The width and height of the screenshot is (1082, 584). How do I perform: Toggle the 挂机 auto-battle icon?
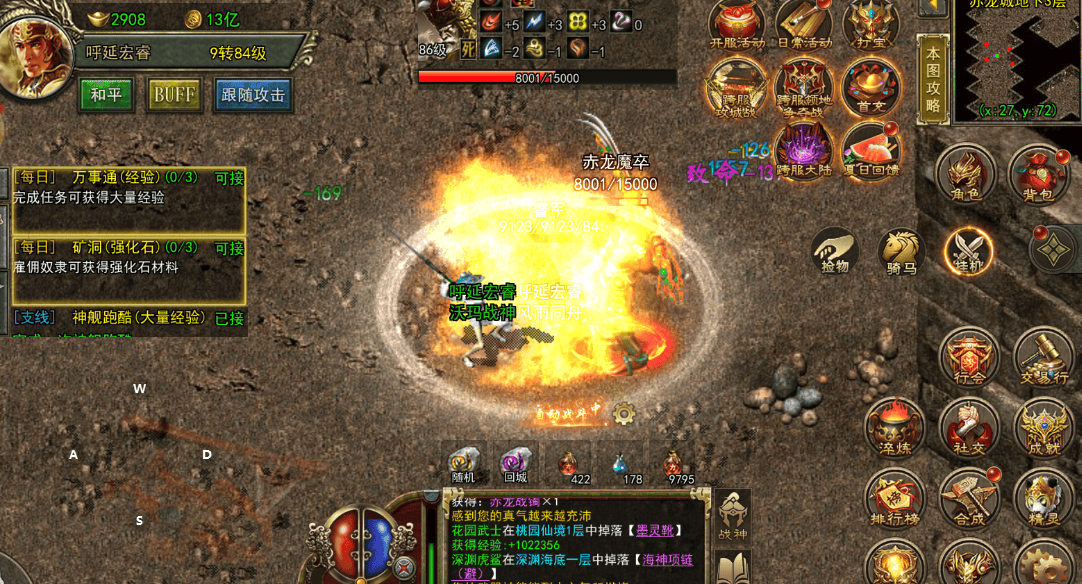pos(968,250)
